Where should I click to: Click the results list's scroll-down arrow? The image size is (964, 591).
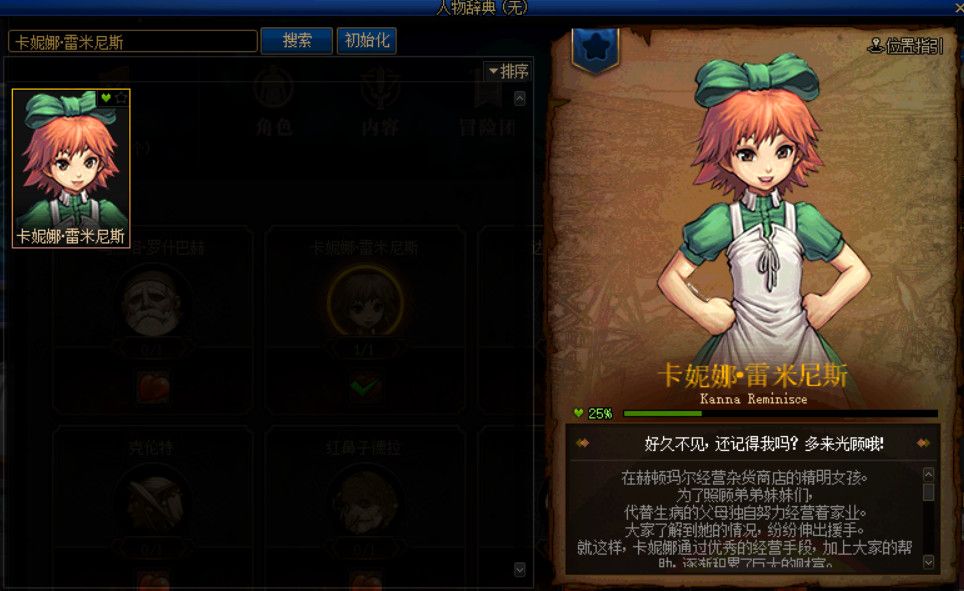(519, 568)
